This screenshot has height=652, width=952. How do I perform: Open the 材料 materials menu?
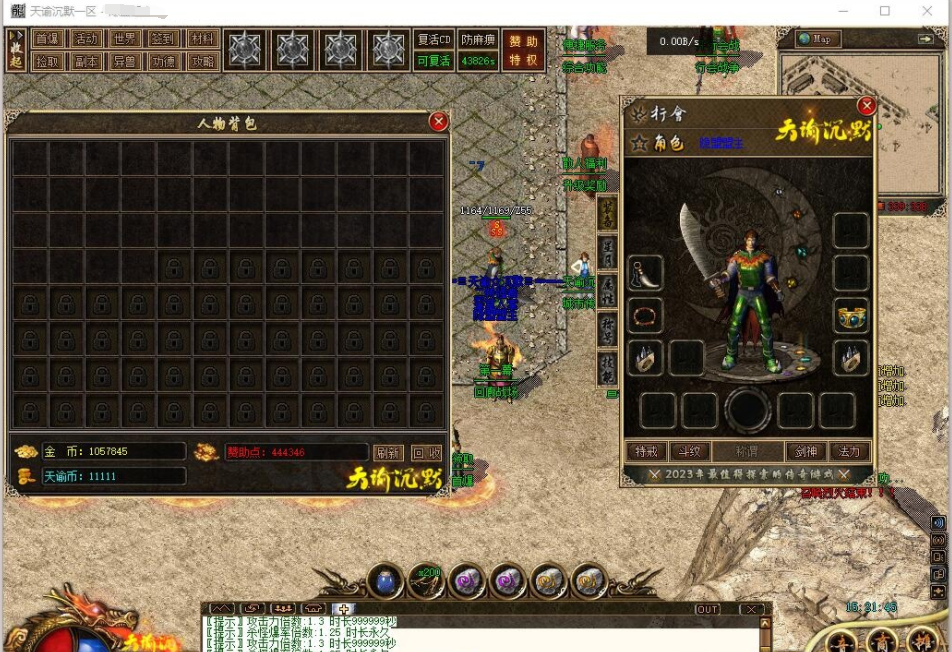click(x=202, y=39)
